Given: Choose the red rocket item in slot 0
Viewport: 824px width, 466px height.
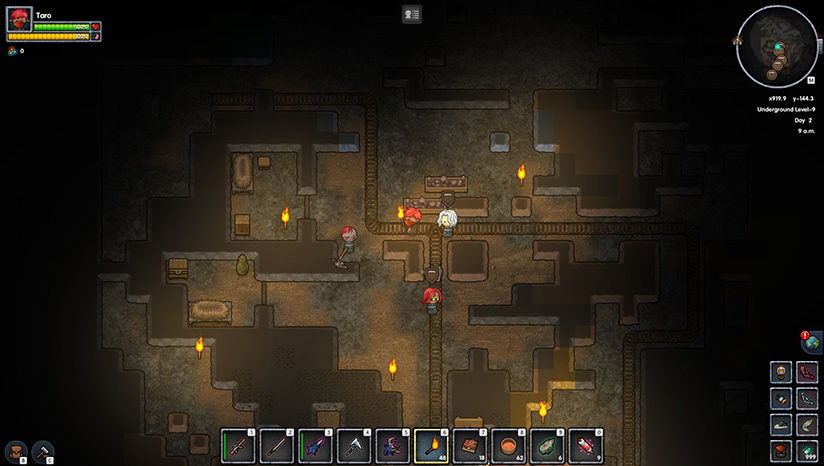Looking at the screenshot, I should (x=587, y=444).
